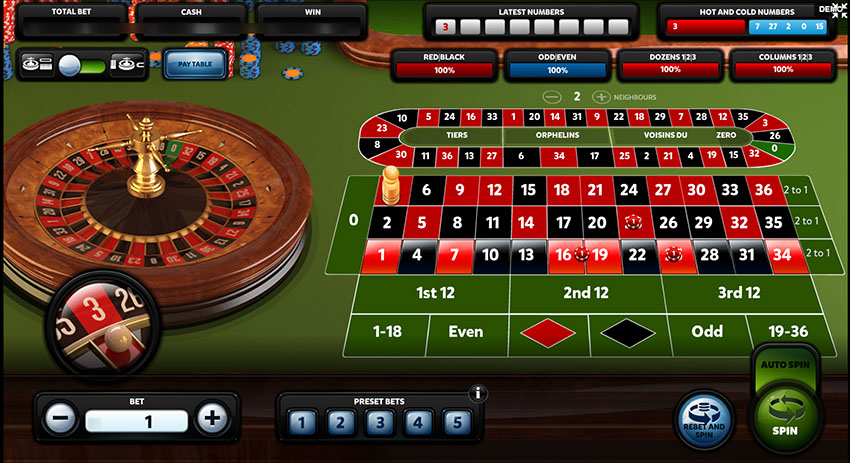Toggle fullscreen with the corner arrows icon
The height and width of the screenshot is (463, 850).
pos(838,9)
